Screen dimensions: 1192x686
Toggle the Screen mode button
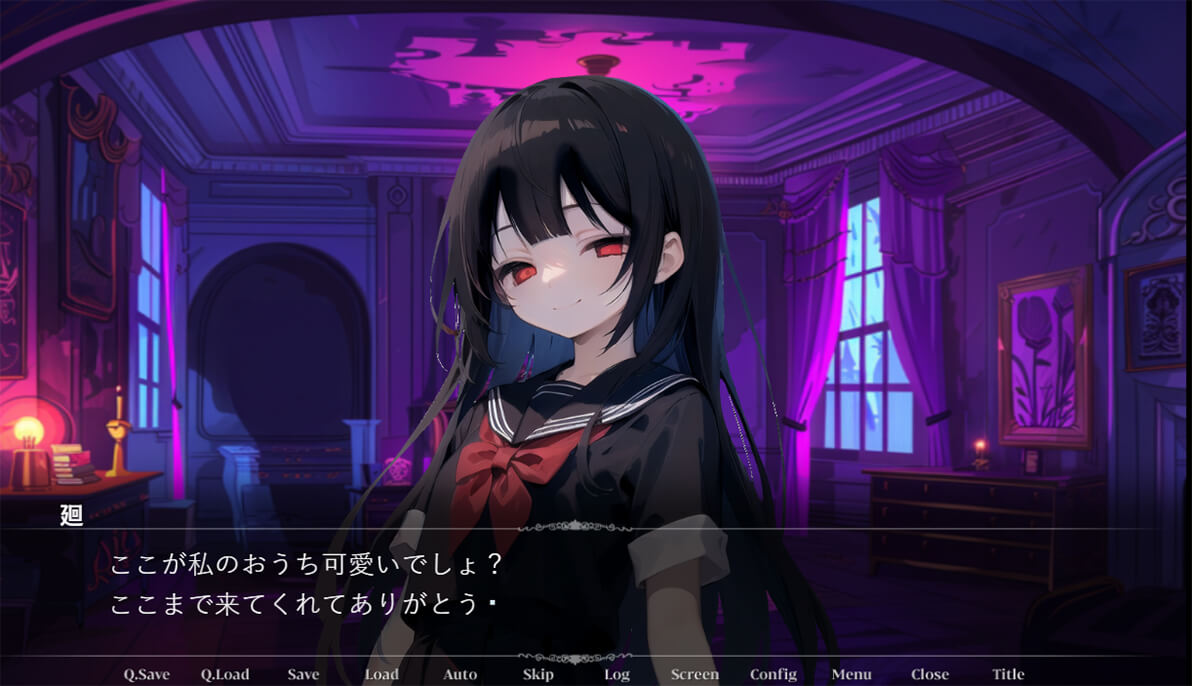[695, 674]
